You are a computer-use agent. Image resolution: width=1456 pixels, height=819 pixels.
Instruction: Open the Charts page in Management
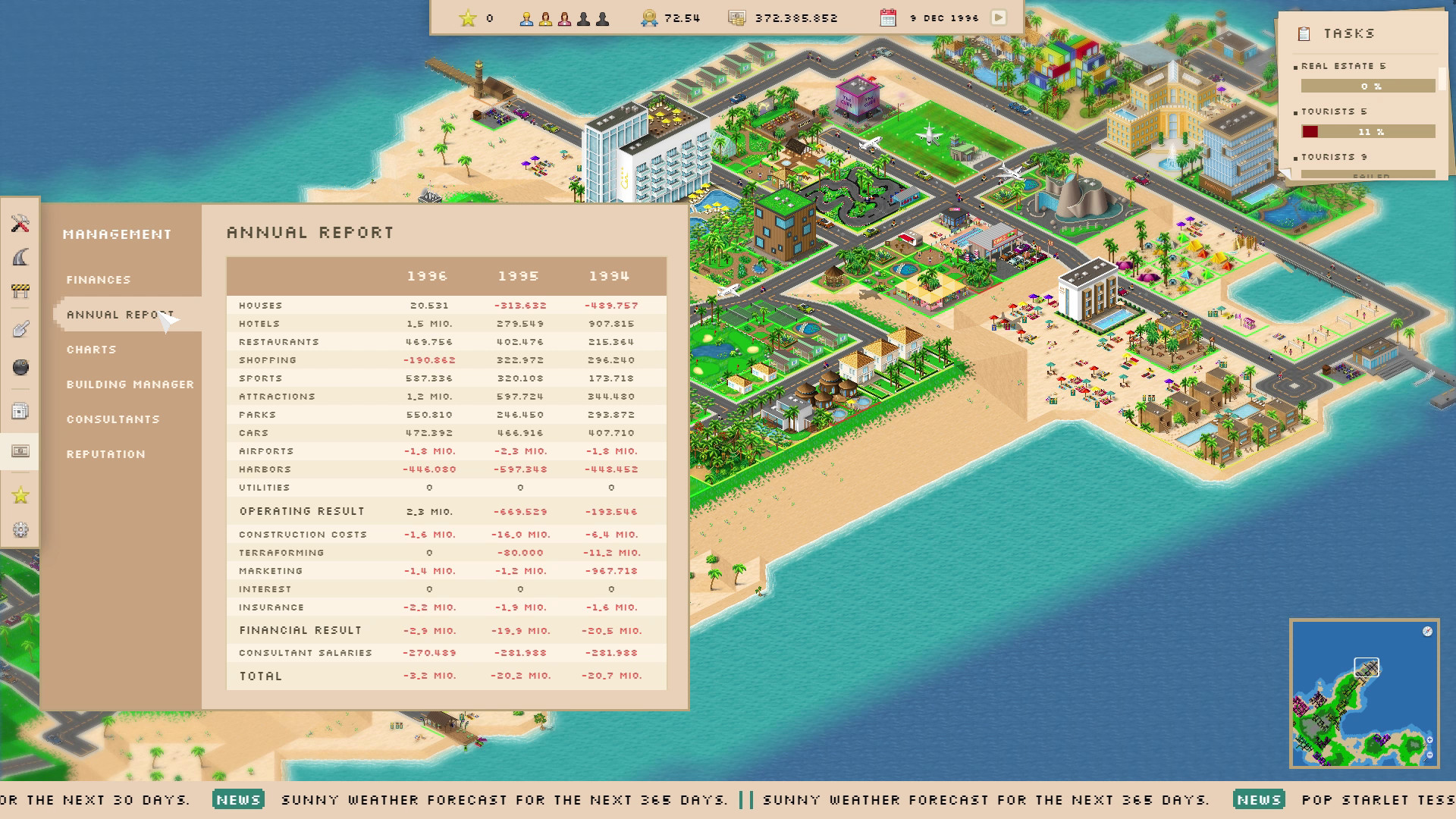(91, 350)
